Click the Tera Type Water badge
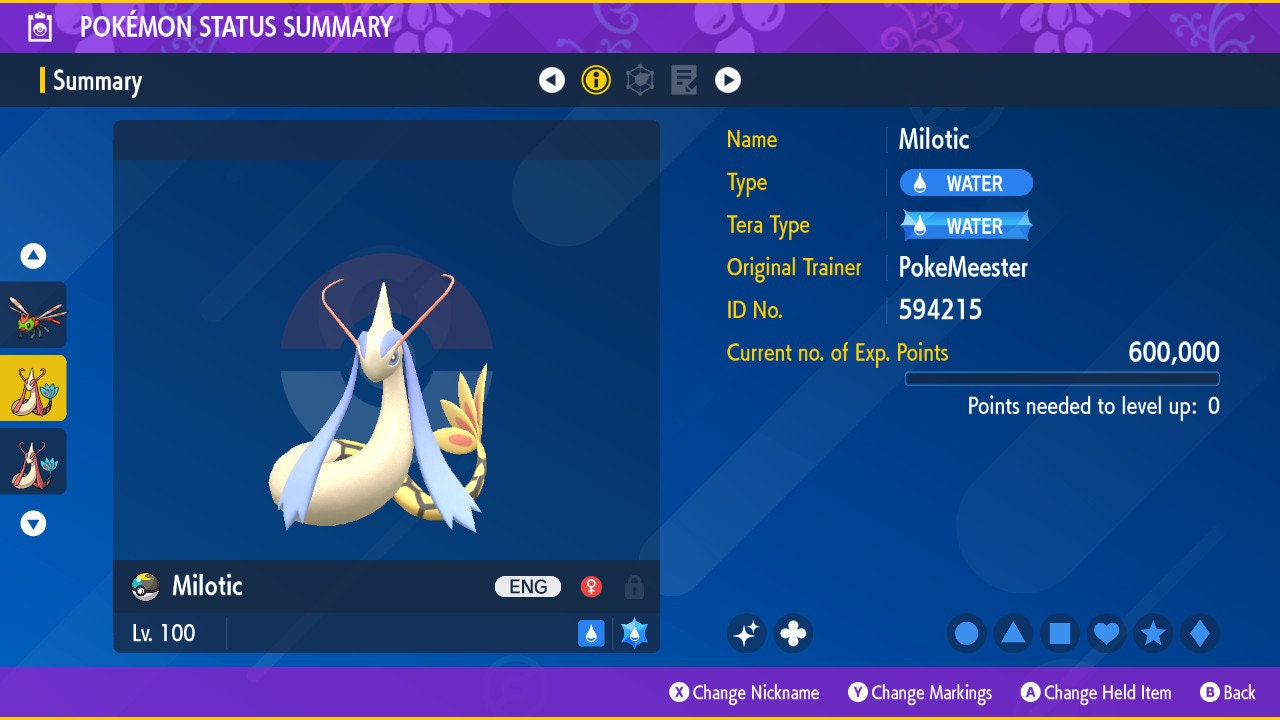 pyautogui.click(x=966, y=226)
